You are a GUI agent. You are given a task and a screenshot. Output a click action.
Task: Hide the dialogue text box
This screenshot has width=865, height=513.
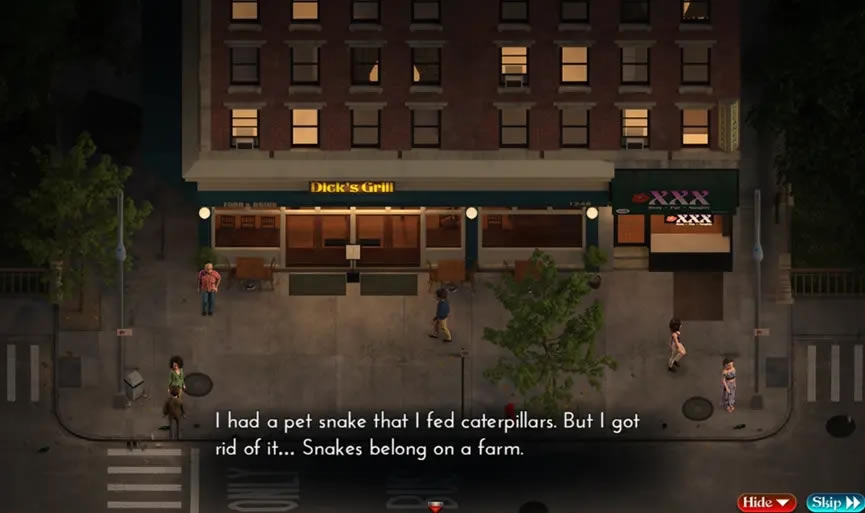(766, 502)
